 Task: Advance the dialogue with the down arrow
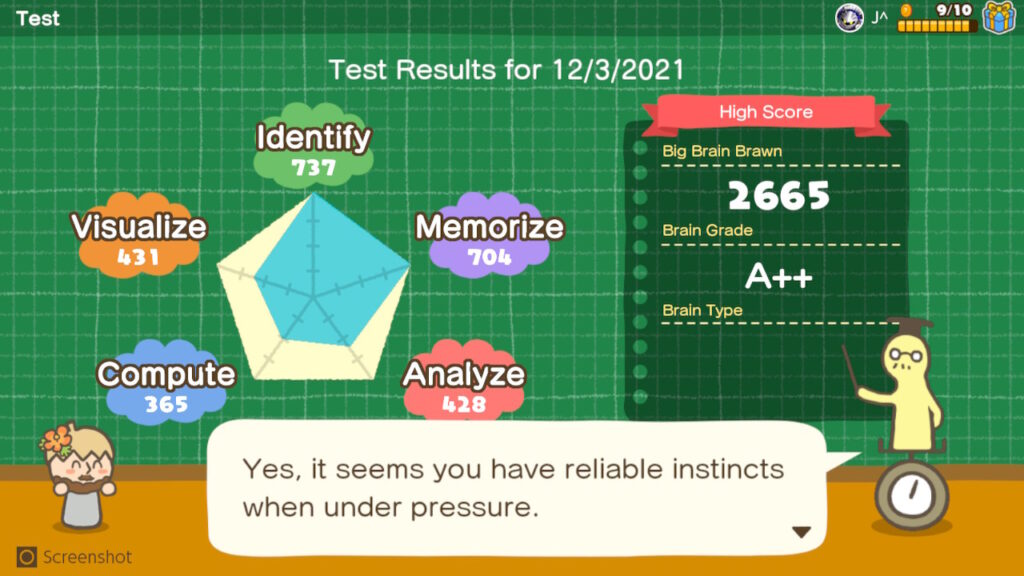801,532
